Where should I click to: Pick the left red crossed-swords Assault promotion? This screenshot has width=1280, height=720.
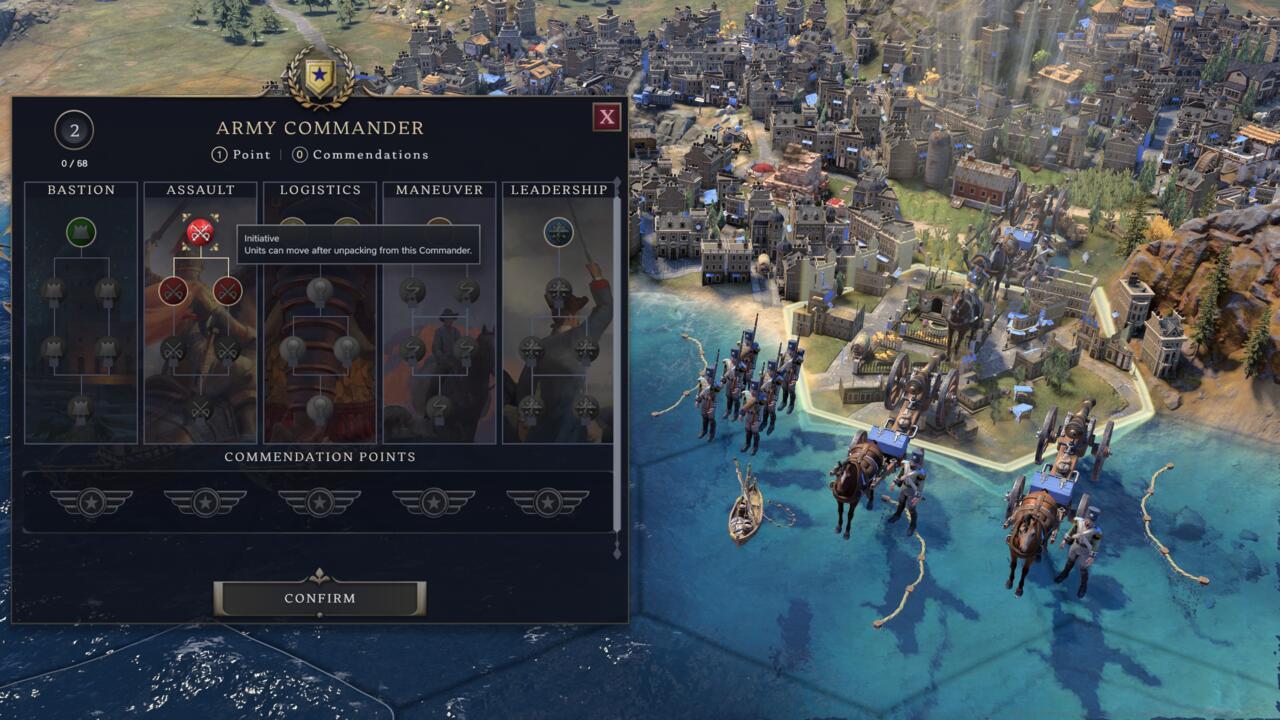[x=172, y=290]
